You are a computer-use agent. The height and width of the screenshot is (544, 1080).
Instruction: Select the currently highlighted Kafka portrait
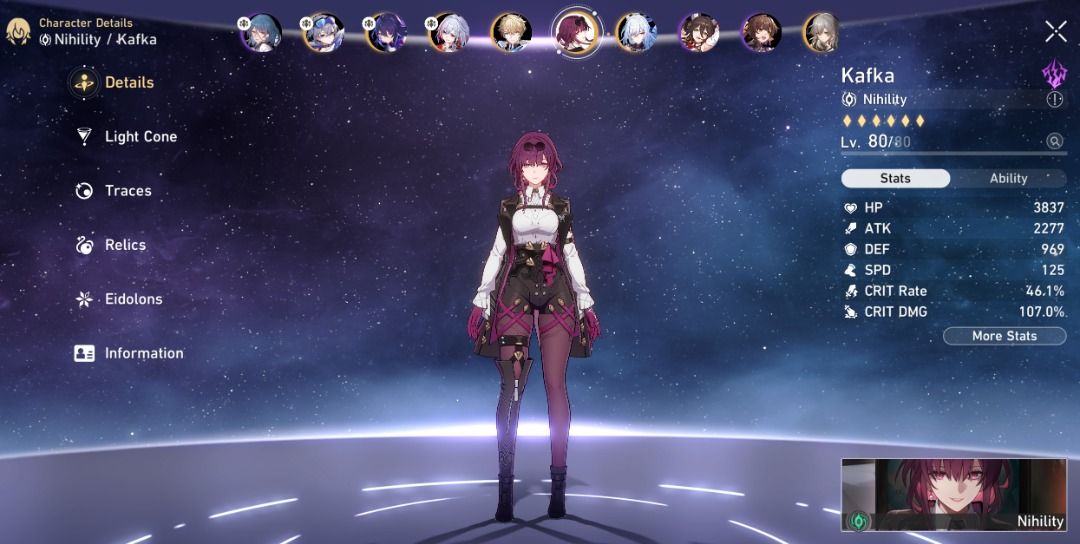click(577, 32)
